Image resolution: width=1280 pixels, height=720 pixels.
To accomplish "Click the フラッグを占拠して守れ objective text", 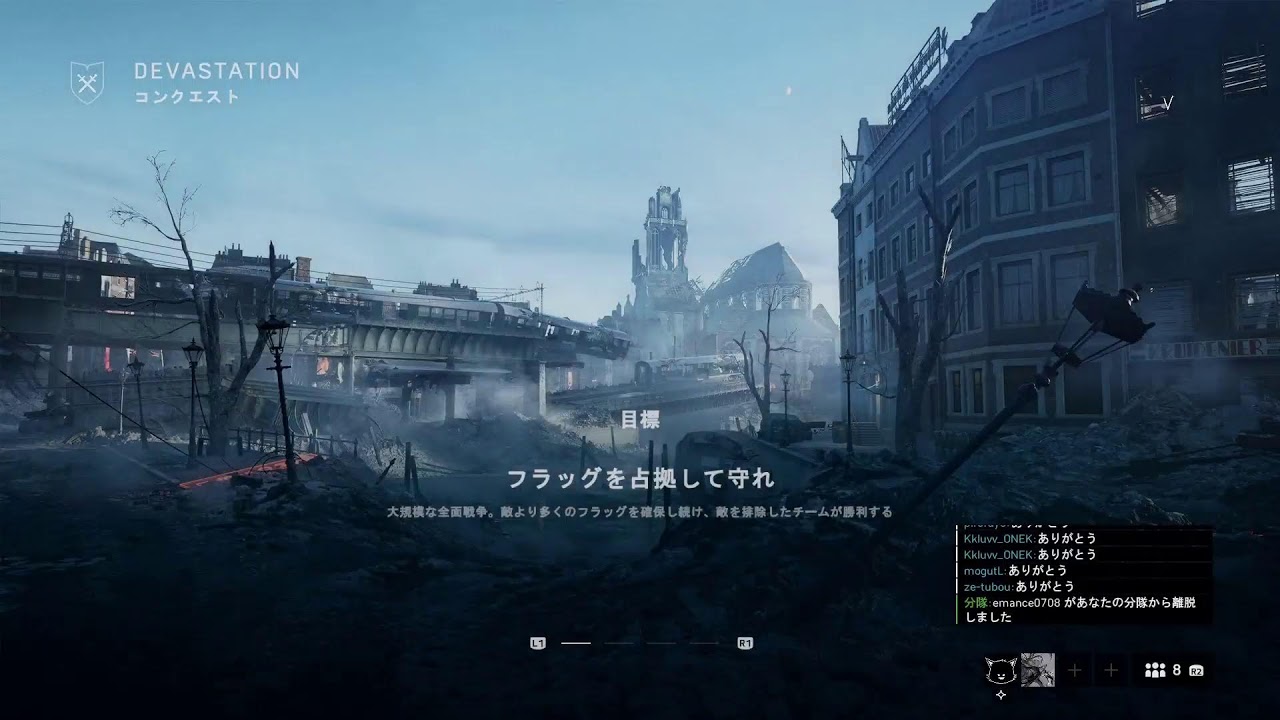I will point(640,478).
